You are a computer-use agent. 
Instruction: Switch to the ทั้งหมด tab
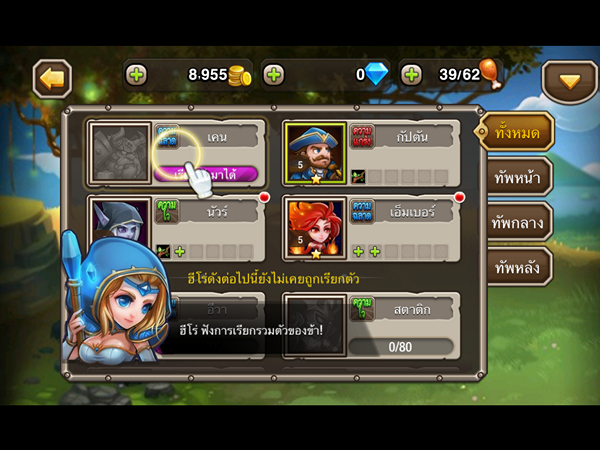tap(517, 132)
